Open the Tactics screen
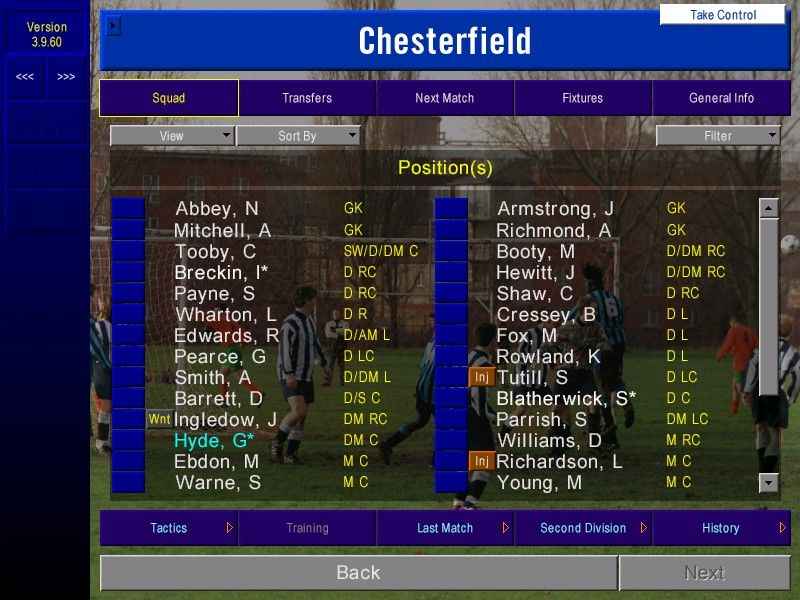Image resolution: width=800 pixels, height=600 pixels. click(169, 528)
